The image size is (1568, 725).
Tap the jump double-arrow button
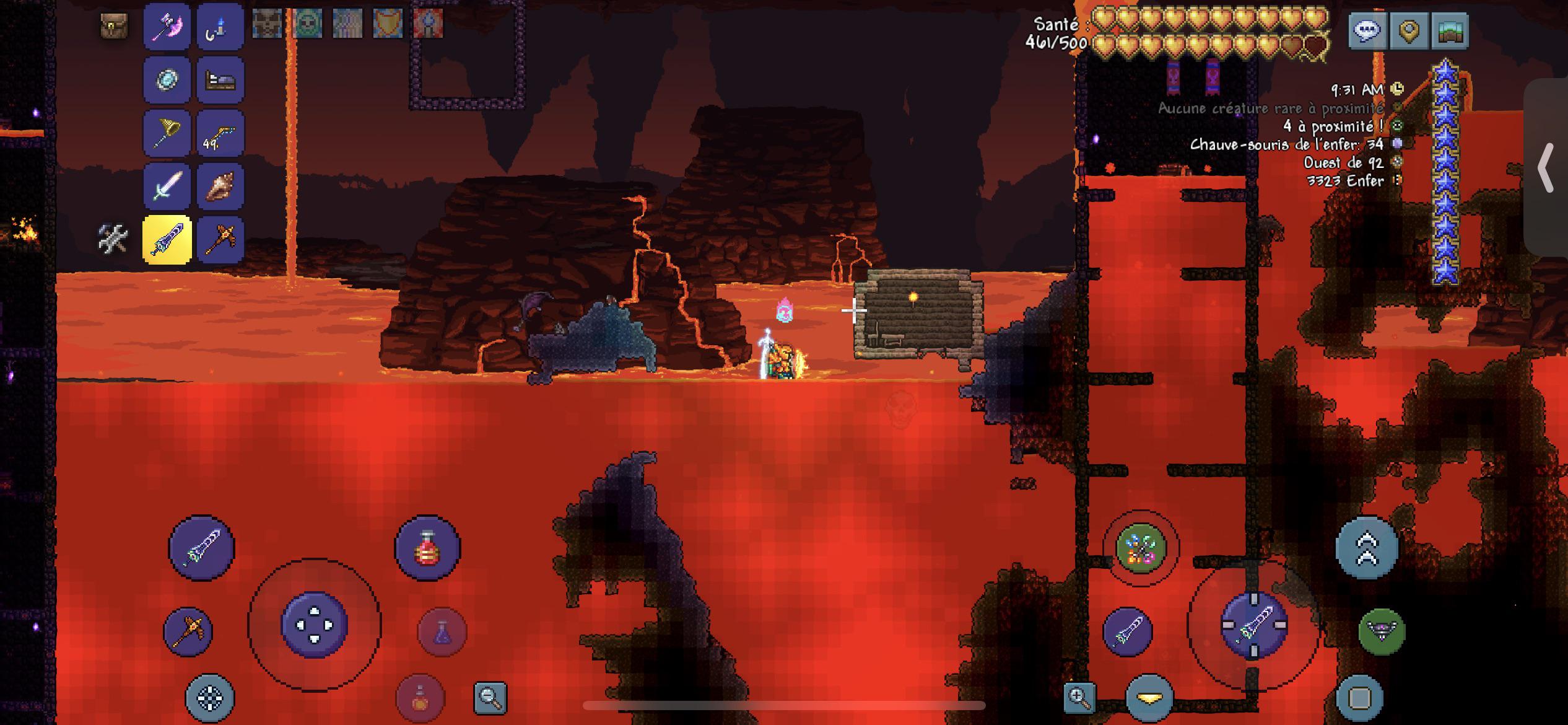point(1367,548)
